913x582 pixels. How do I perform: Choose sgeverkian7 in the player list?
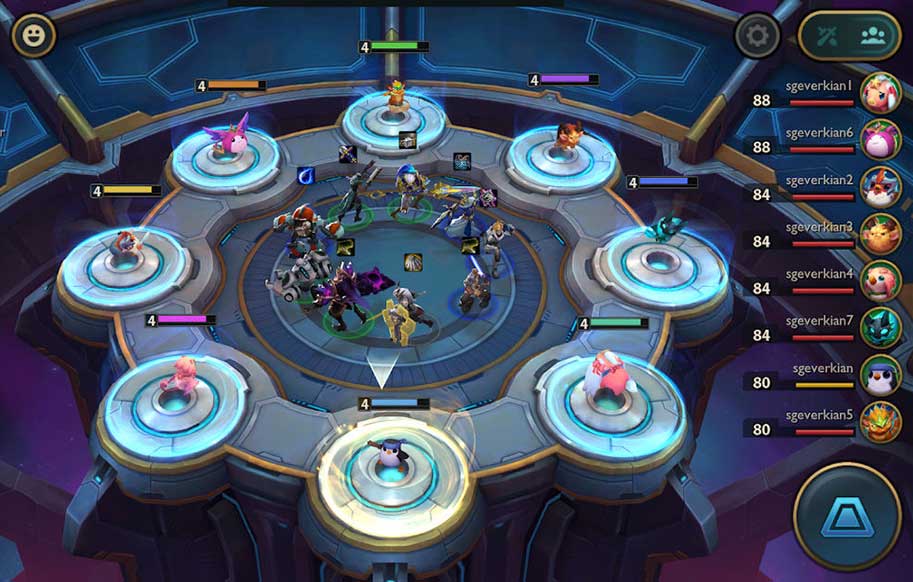pos(880,328)
